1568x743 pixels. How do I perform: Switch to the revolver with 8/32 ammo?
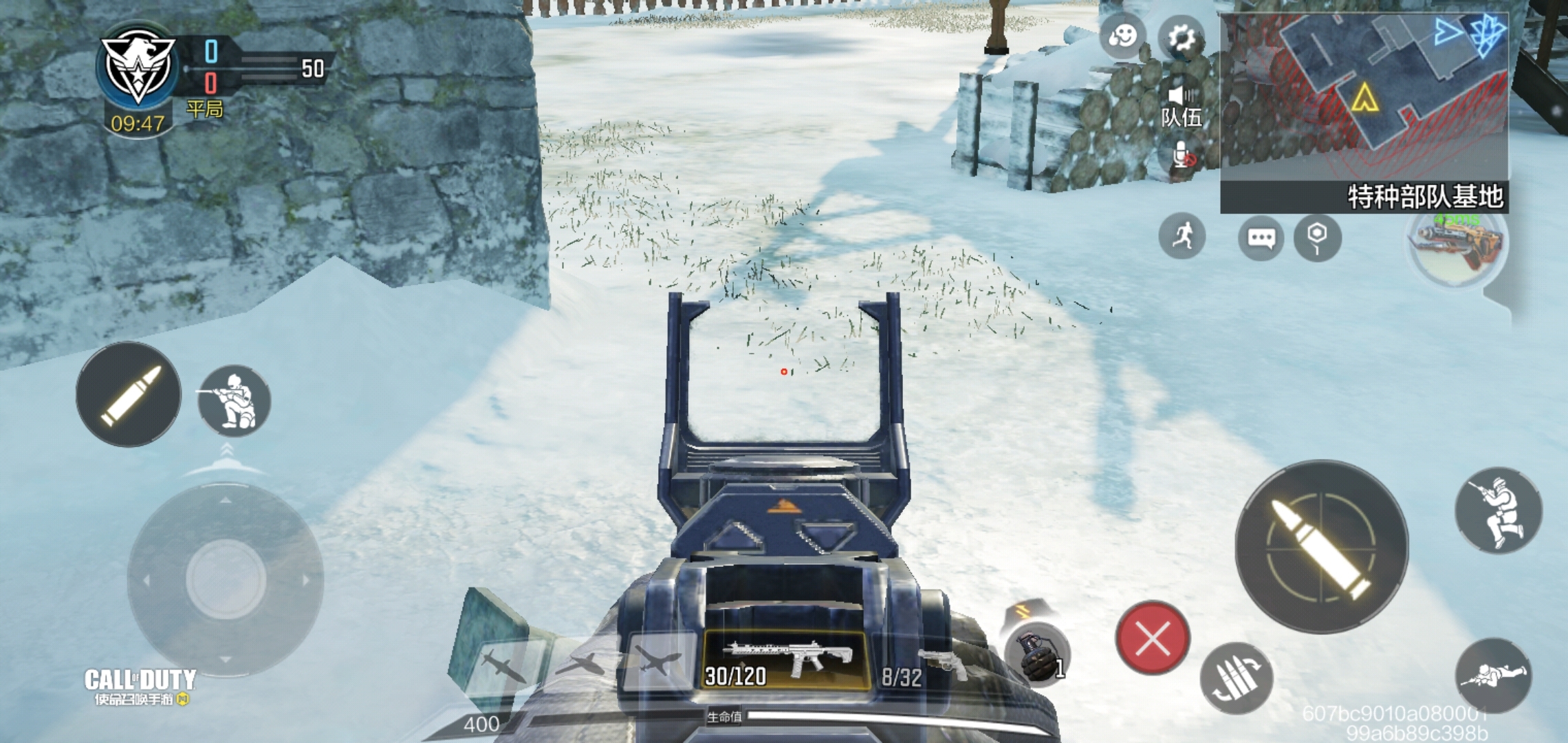click(x=922, y=669)
